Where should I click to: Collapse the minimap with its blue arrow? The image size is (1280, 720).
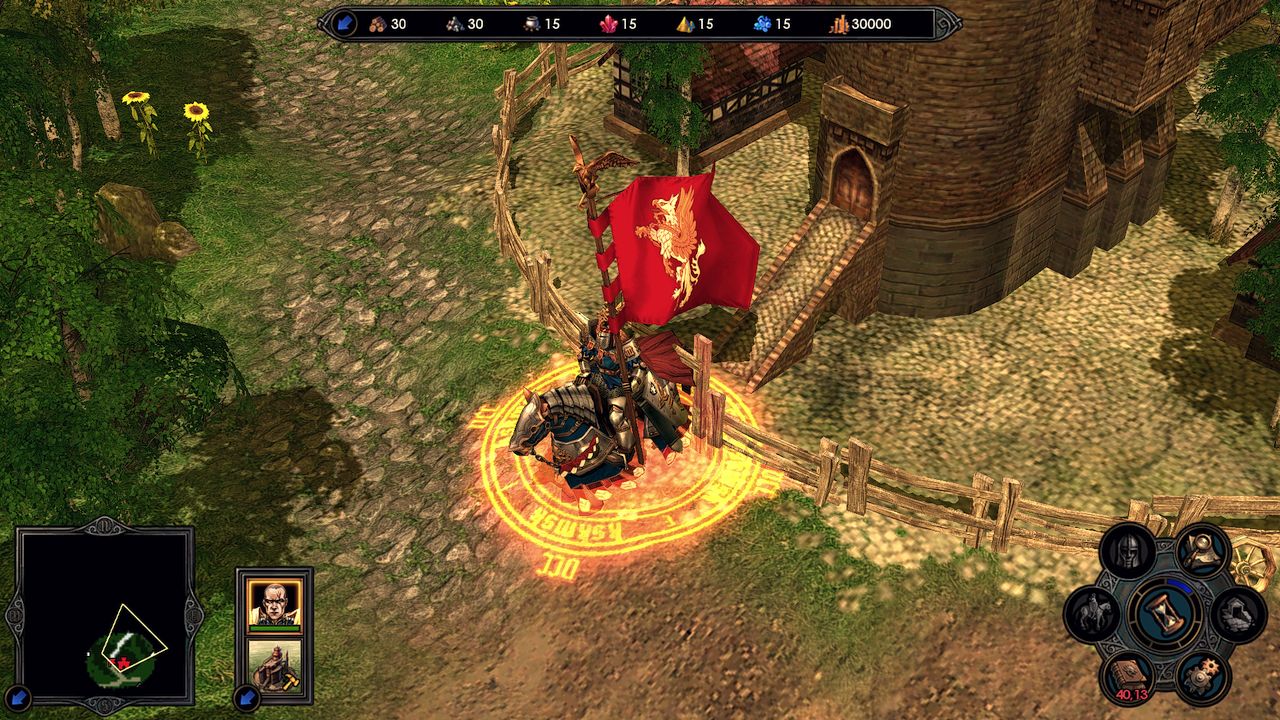pyautogui.click(x=18, y=696)
